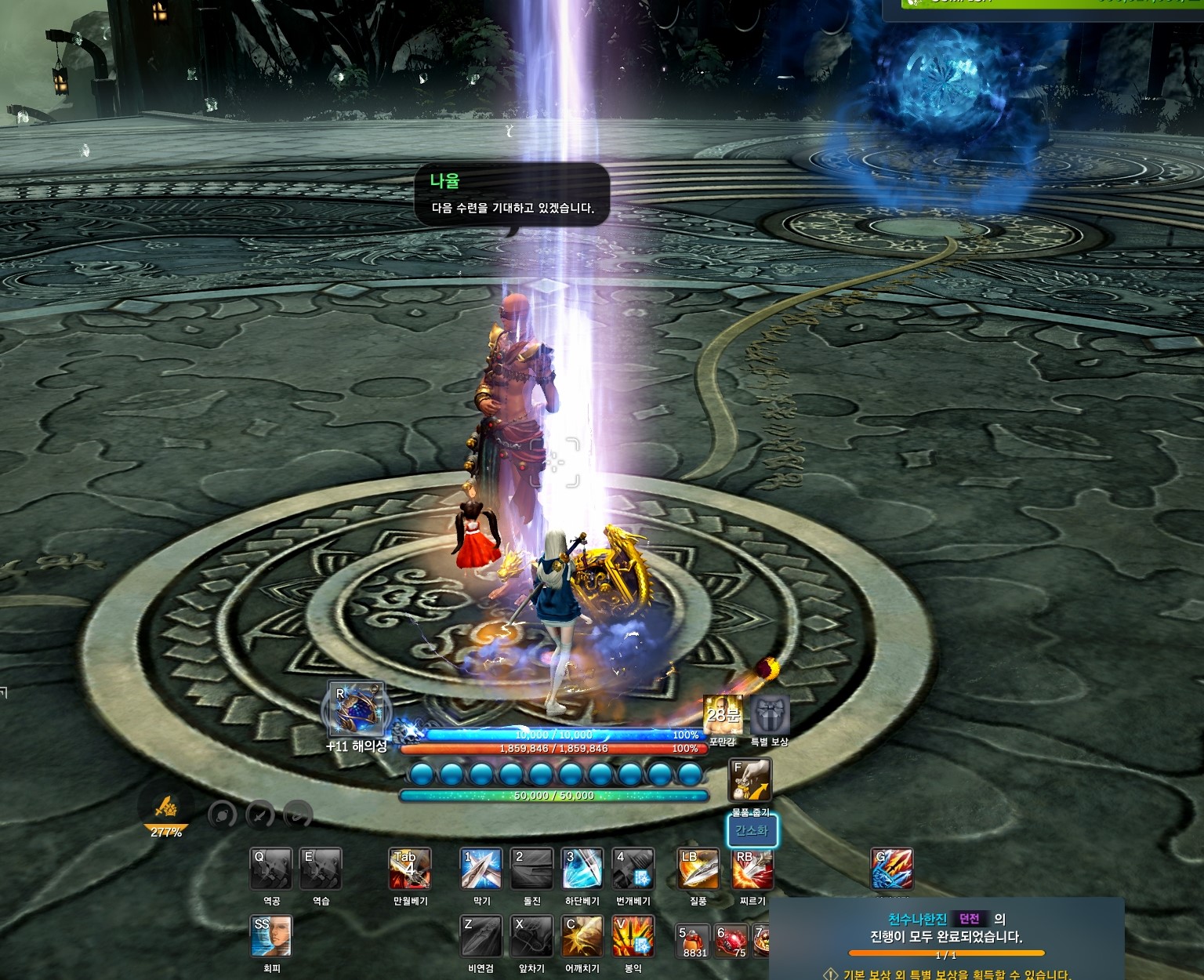The image size is (1204, 980).
Task: Use the 하단베기 skill
Action: click(x=582, y=869)
